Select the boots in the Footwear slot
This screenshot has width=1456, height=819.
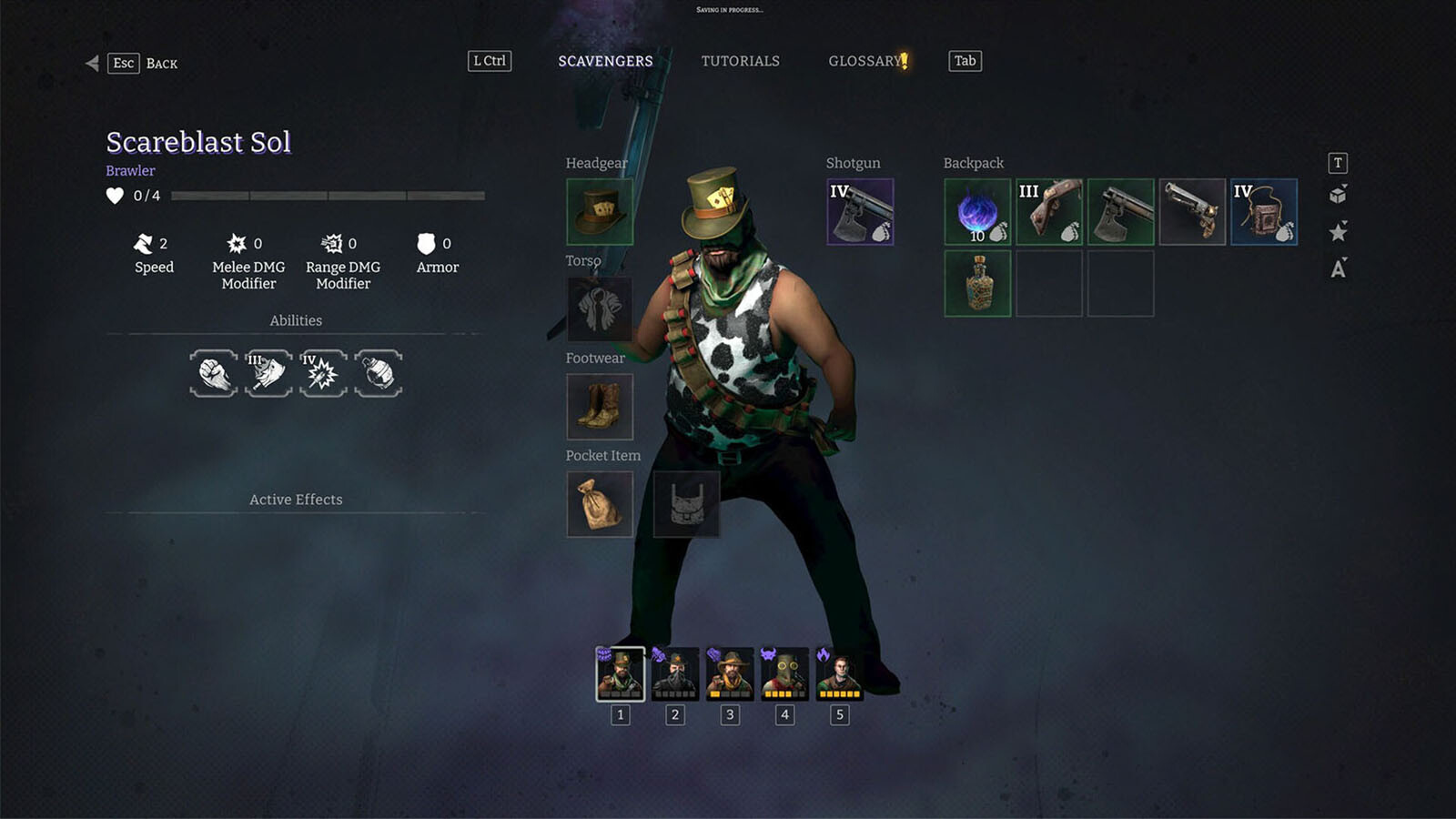[599, 406]
